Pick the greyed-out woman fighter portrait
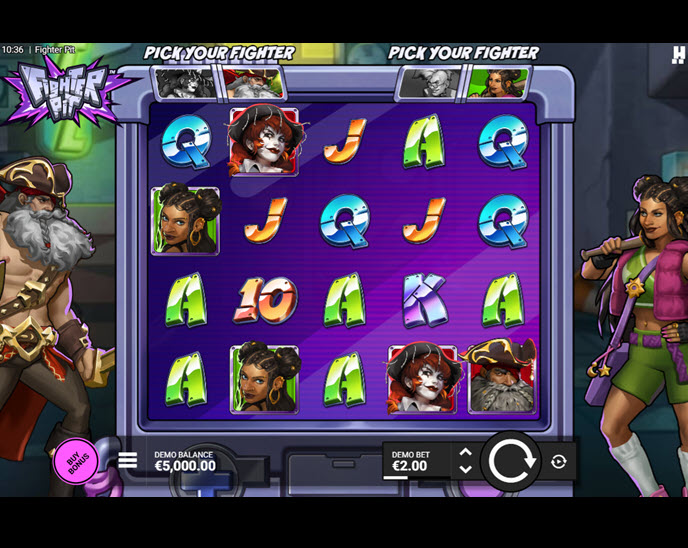 pos(187,83)
